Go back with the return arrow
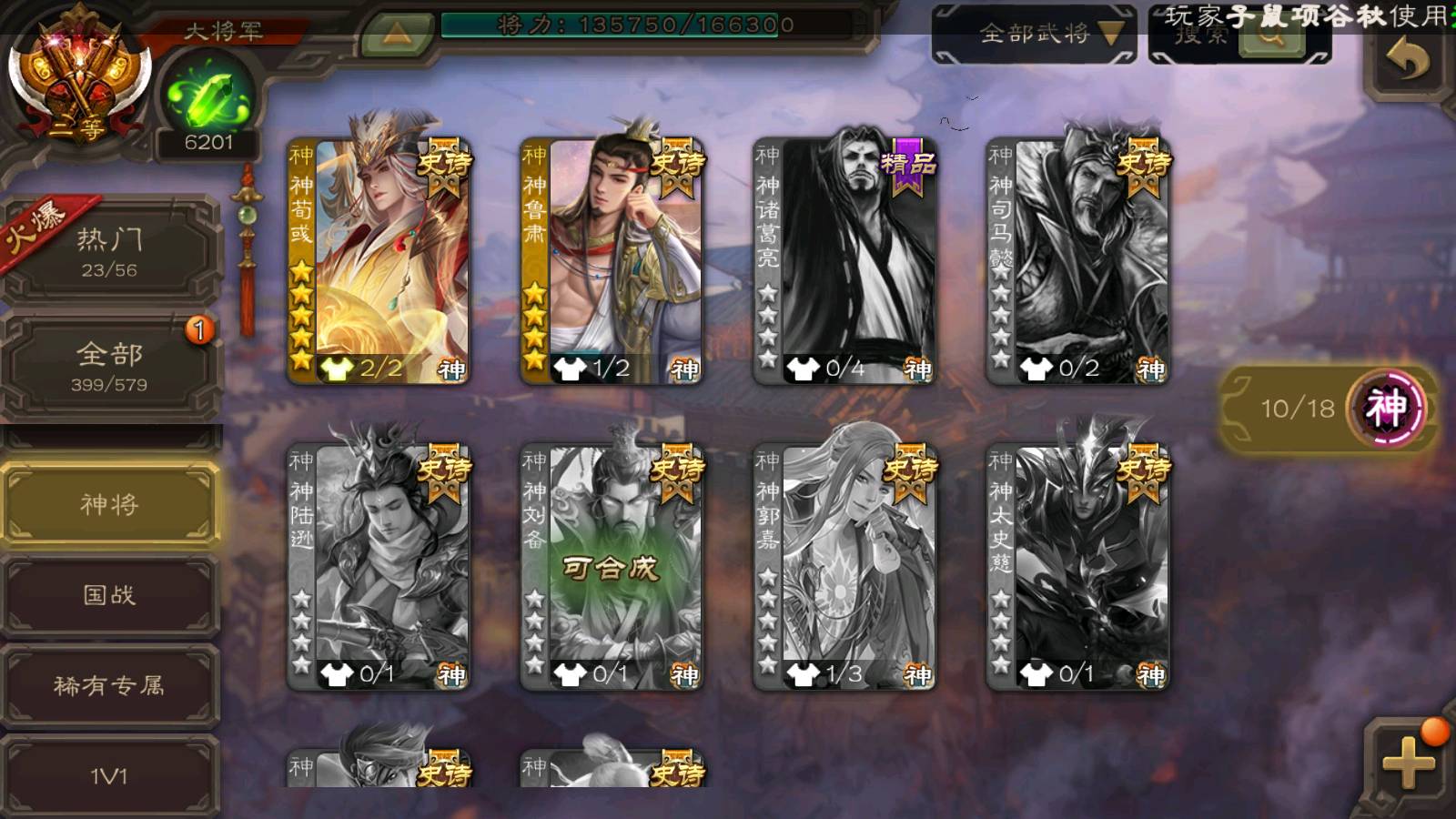This screenshot has width=1456, height=819. [x=1407, y=62]
